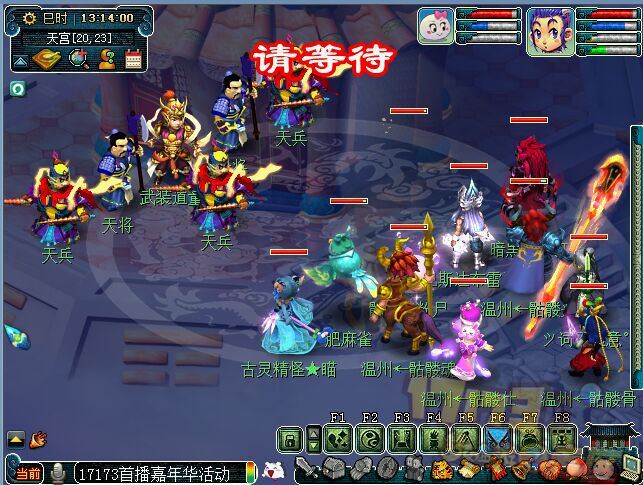Click the magnifier globe map icon

(x=80, y=60)
